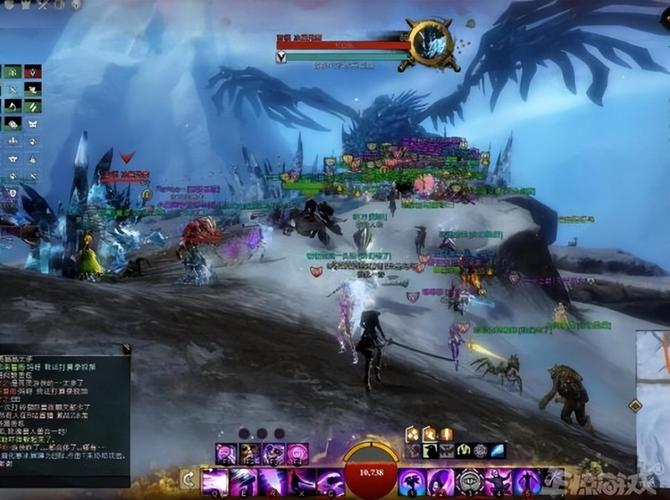Use the fourth profession skill above weapon bar

click(x=297, y=454)
